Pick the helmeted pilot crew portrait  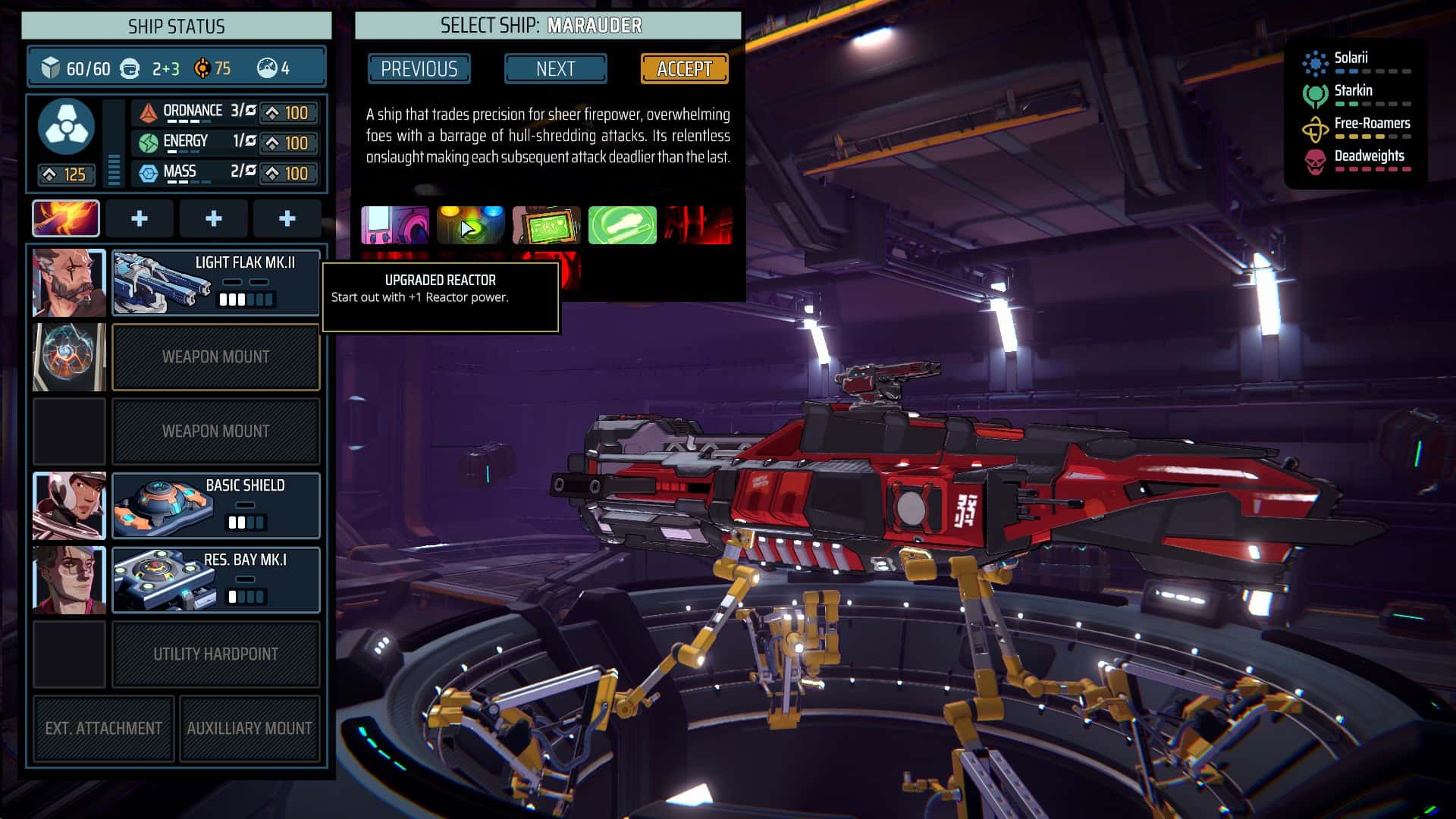[69, 506]
